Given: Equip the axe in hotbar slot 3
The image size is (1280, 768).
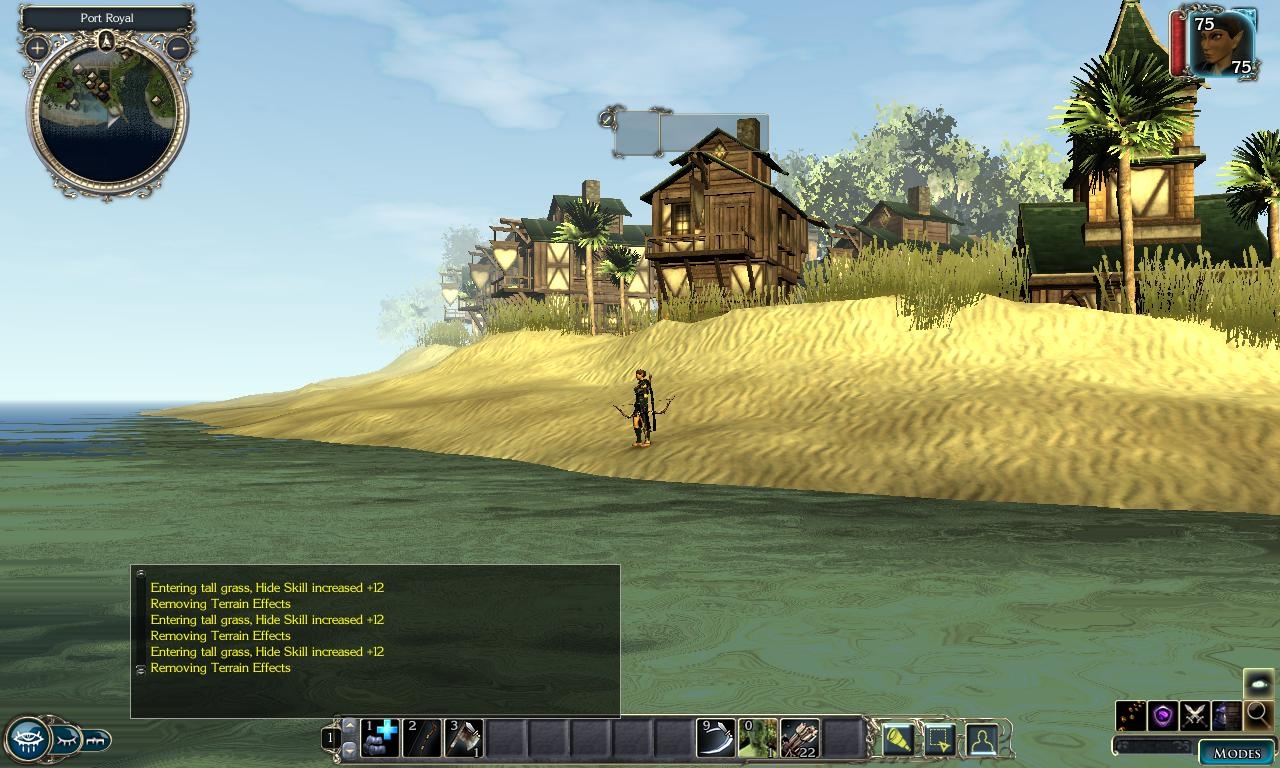Looking at the screenshot, I should point(464,738).
